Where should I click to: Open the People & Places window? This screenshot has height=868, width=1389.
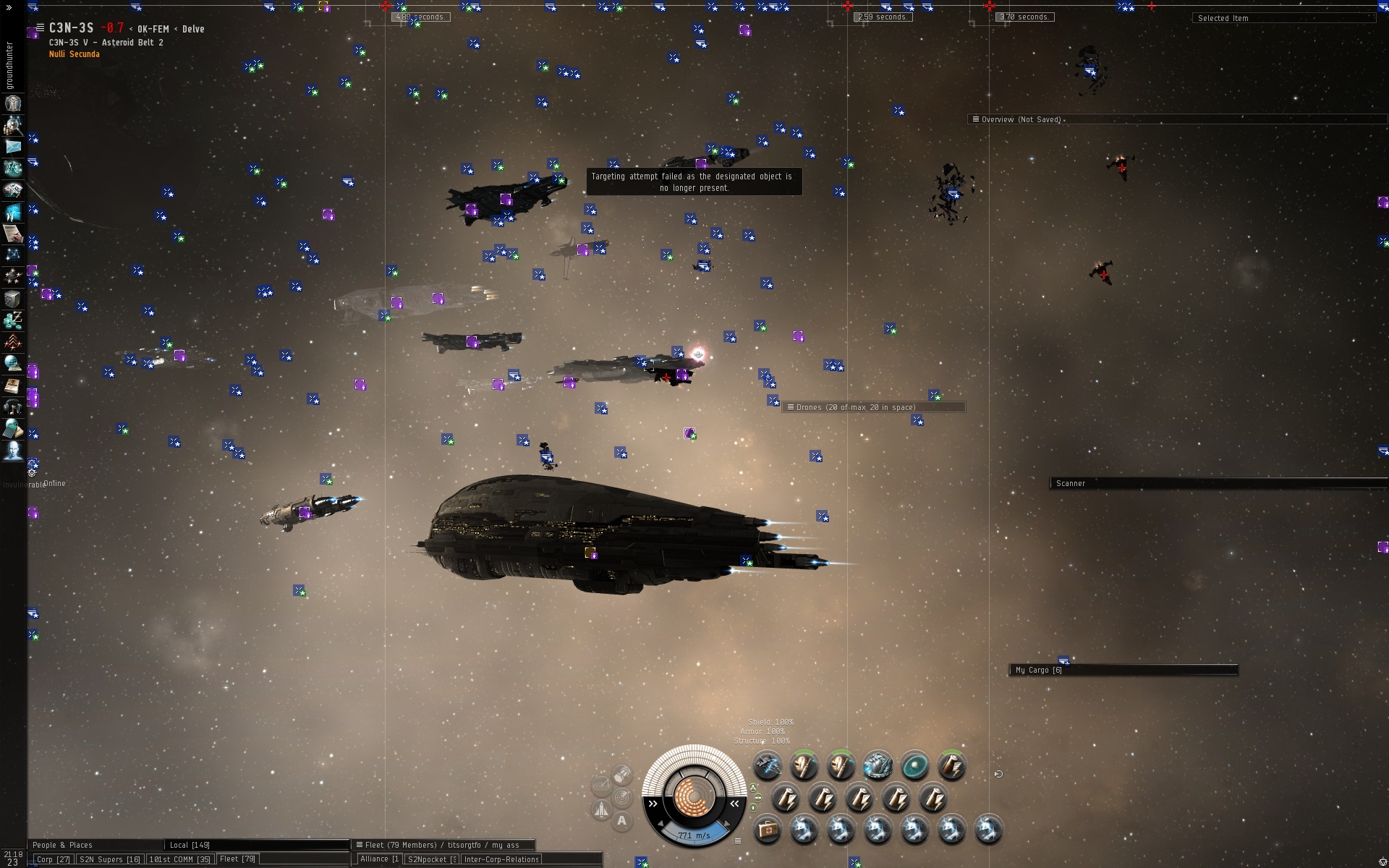point(62,845)
